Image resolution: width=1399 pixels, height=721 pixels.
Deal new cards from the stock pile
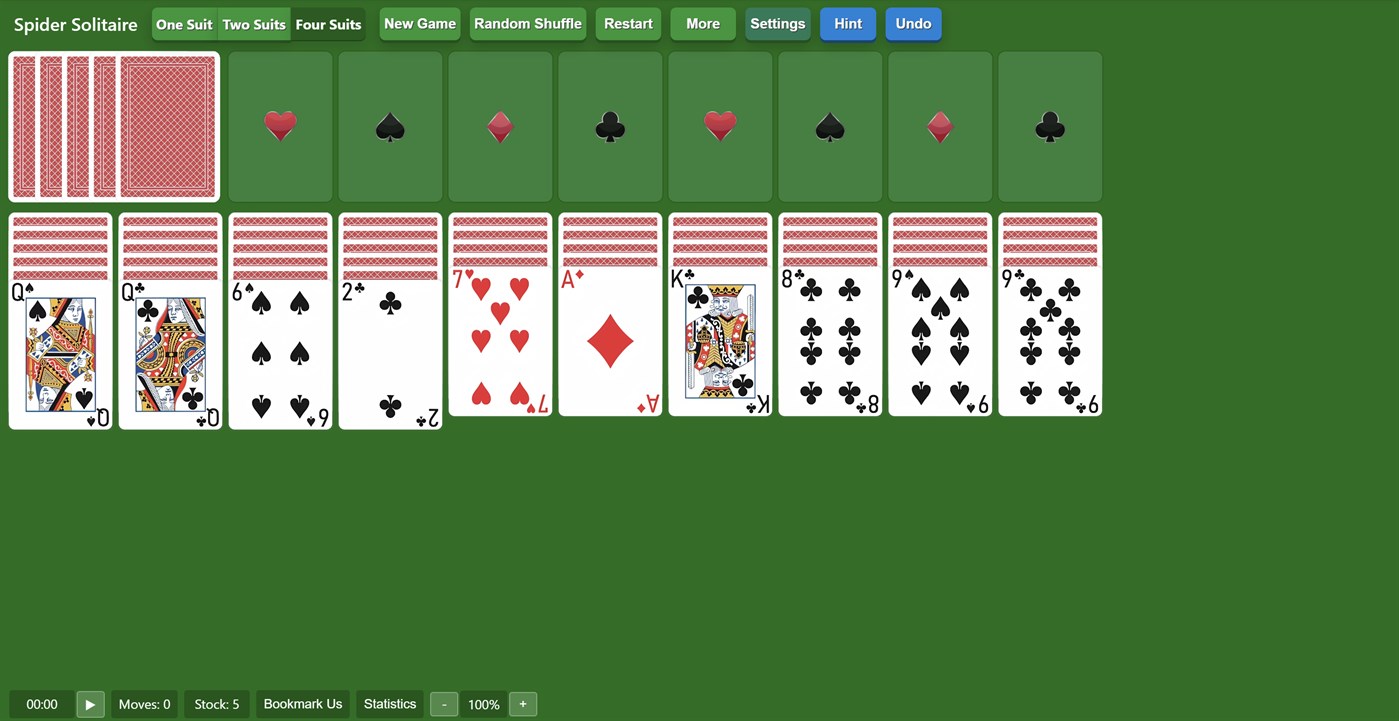[113, 126]
